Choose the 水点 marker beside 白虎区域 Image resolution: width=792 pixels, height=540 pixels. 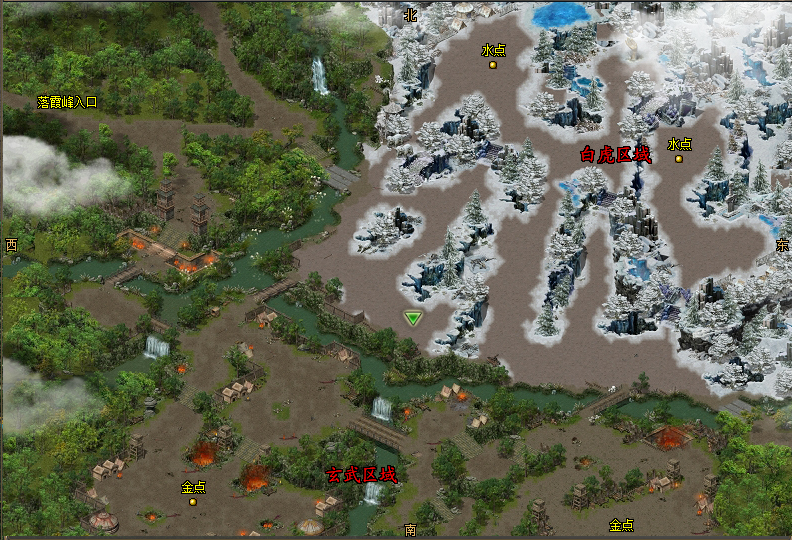tap(679, 158)
